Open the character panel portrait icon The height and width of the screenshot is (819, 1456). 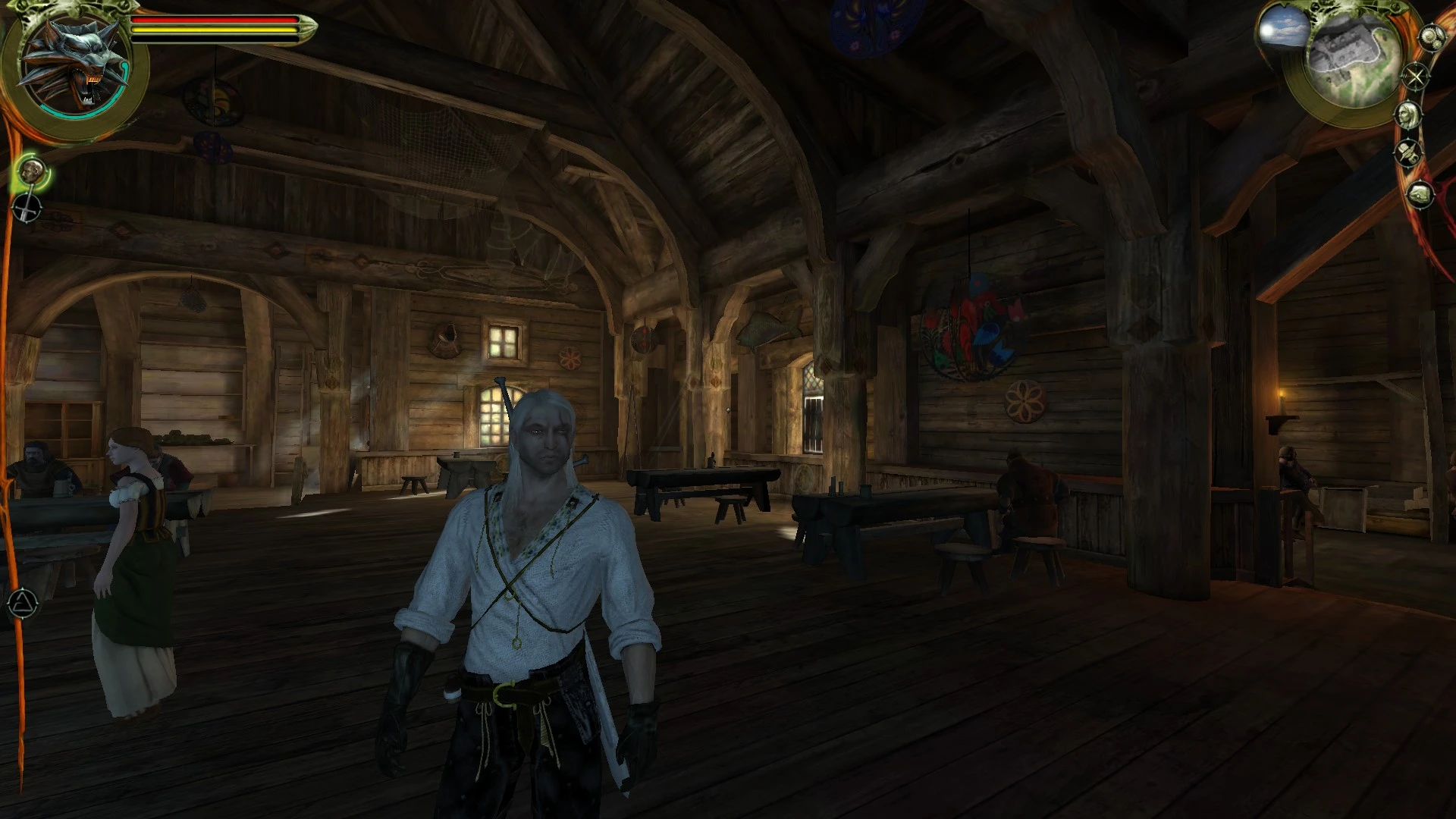pos(1409,115)
